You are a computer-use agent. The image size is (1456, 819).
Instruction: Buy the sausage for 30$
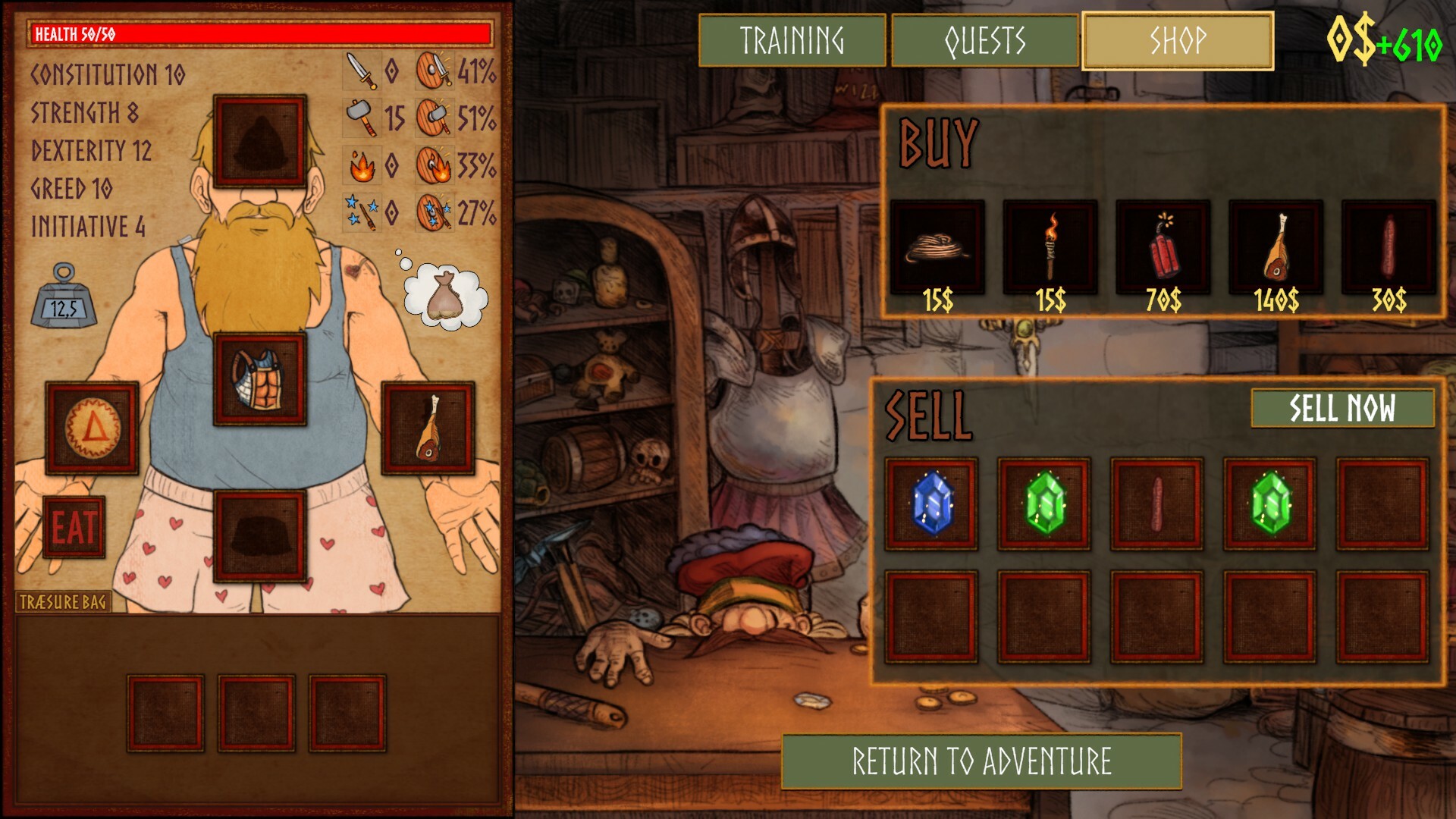[x=1389, y=246]
